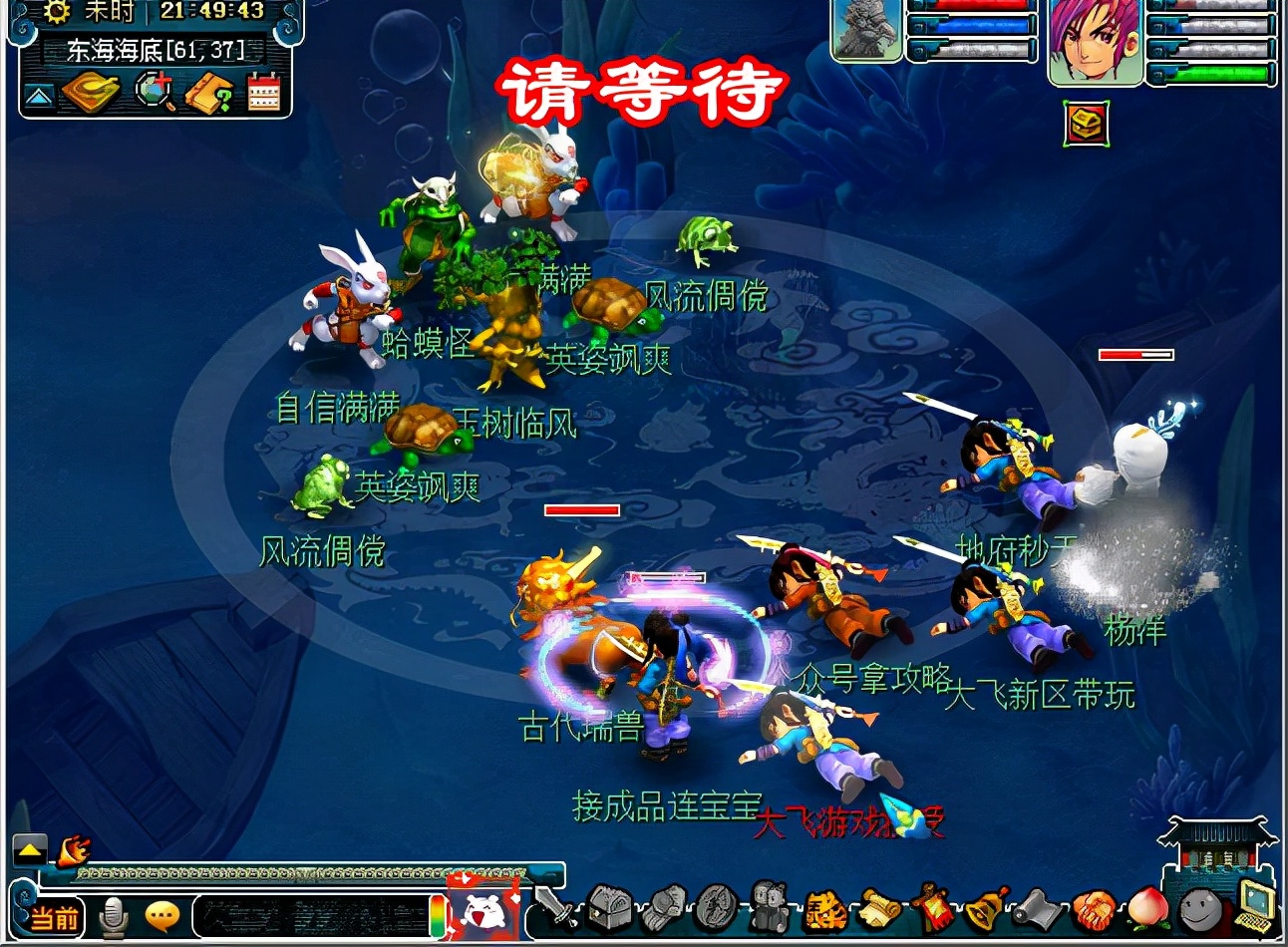This screenshot has height=947, width=1288.
Task: Open the quest guide book icon
Action: (x=209, y=94)
